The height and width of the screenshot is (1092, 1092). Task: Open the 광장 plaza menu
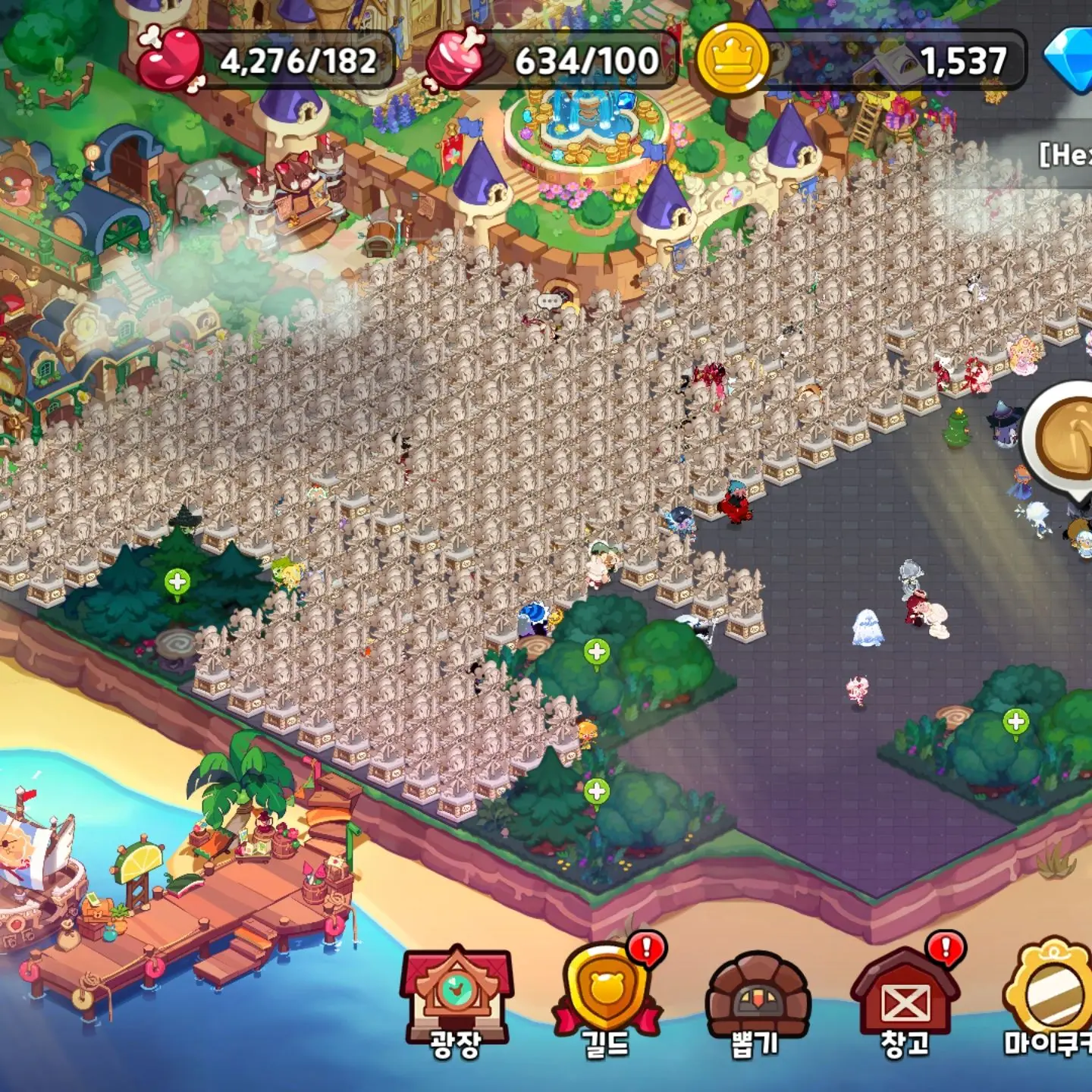click(457, 1001)
